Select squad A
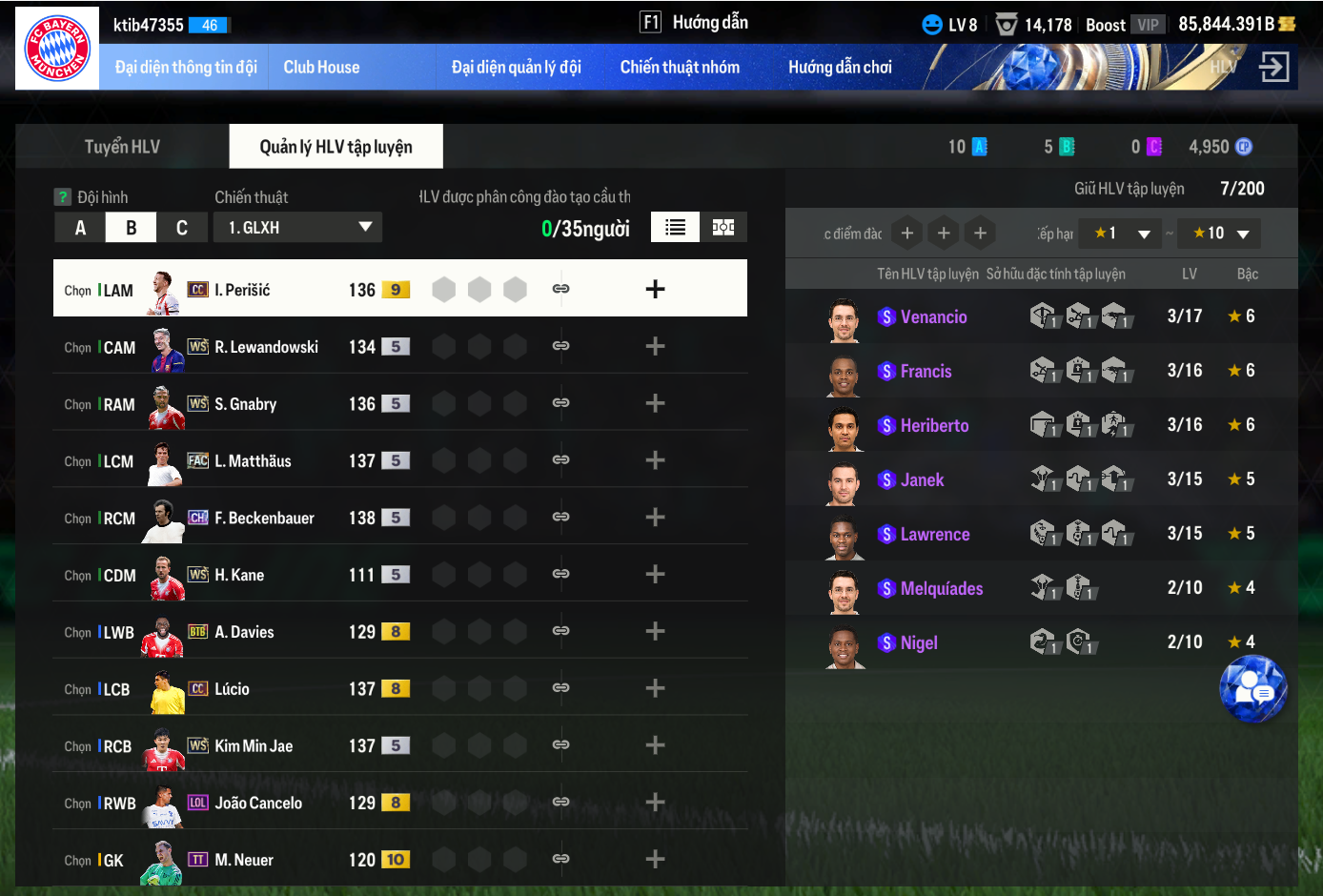The image size is (1323, 896). click(x=80, y=228)
